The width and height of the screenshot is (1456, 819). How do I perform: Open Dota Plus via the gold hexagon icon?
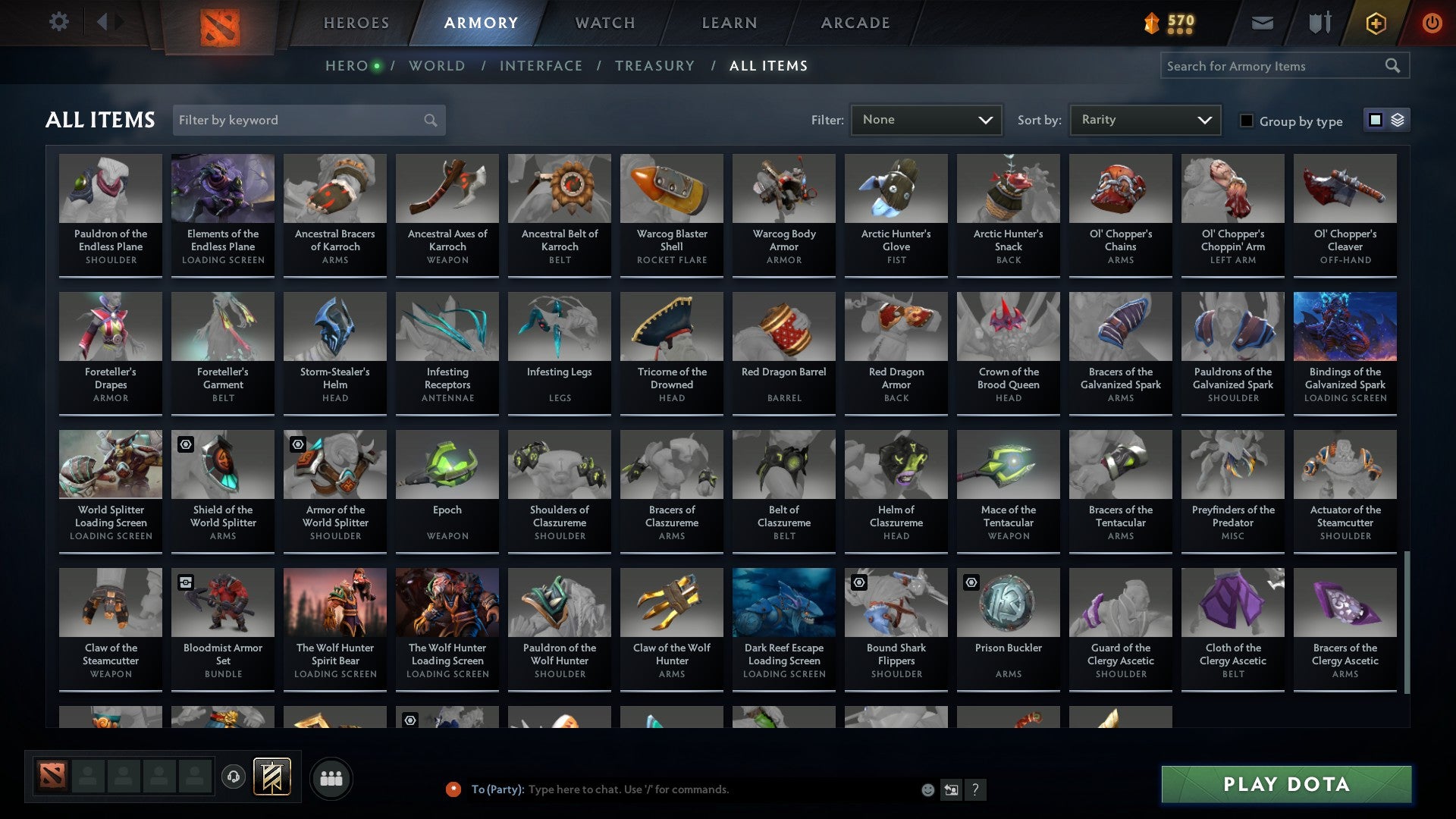(x=1375, y=22)
